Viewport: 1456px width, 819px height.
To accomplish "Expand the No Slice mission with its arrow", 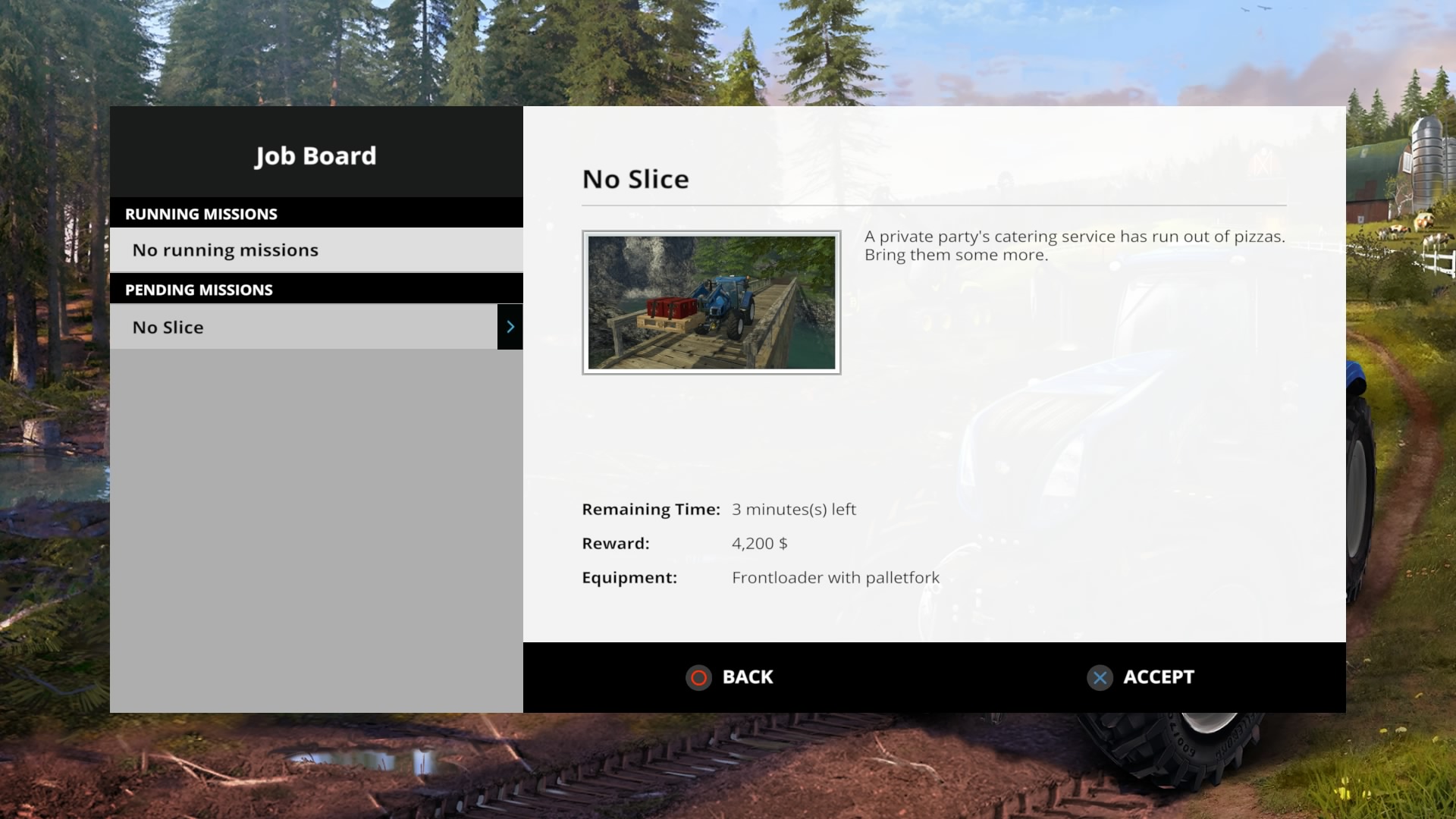I will [x=510, y=327].
